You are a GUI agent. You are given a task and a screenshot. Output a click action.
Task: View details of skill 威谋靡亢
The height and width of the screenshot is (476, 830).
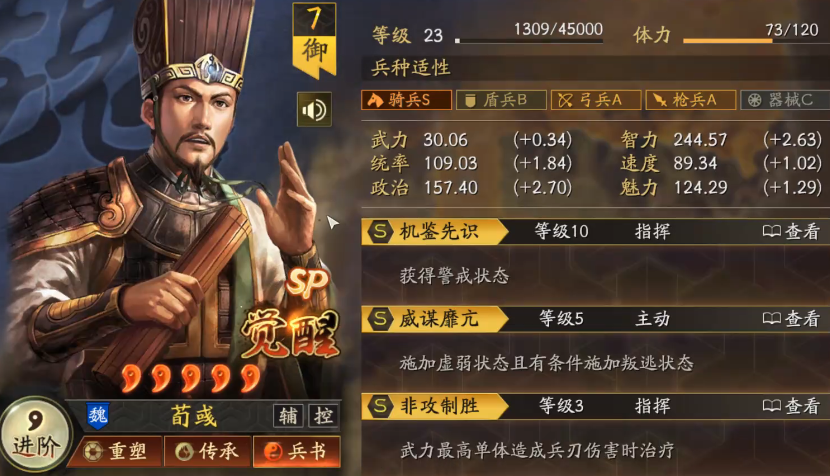click(791, 319)
